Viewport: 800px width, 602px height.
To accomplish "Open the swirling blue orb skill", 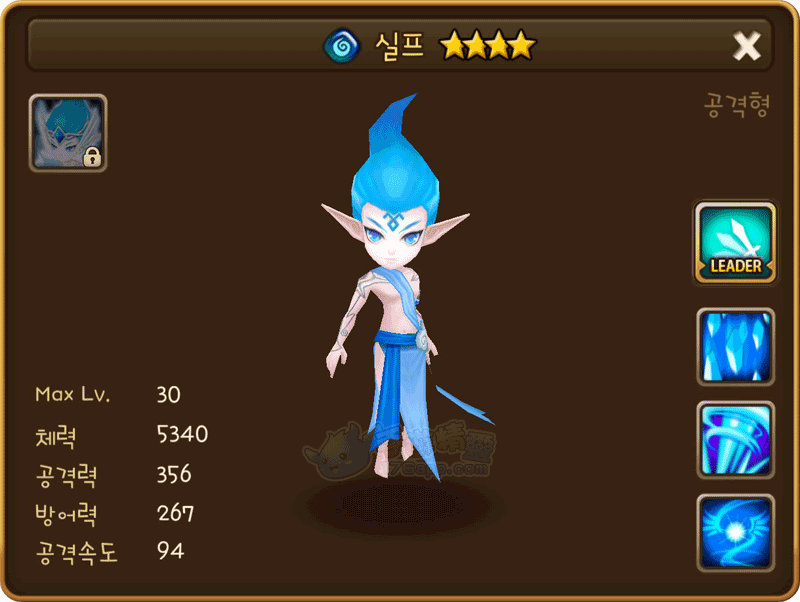I will click(x=736, y=532).
